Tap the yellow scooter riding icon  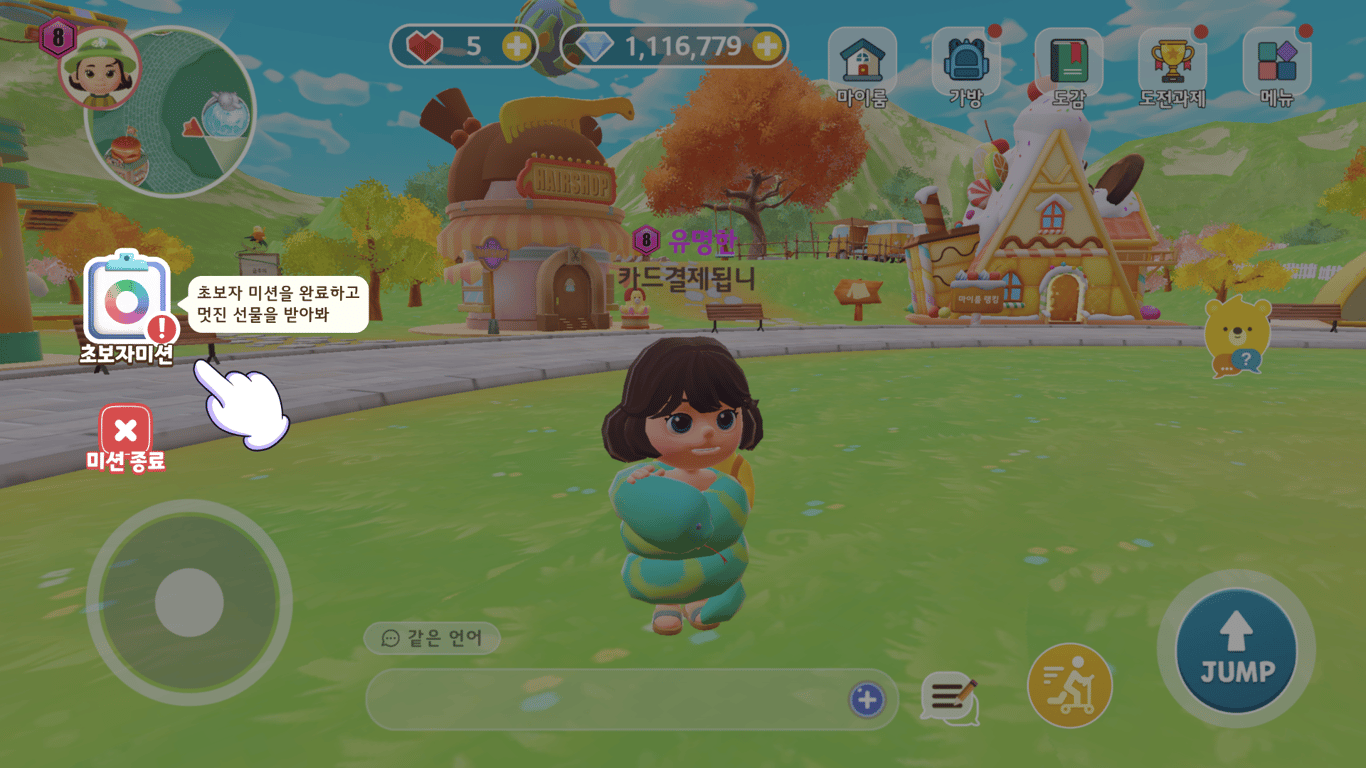click(1068, 685)
